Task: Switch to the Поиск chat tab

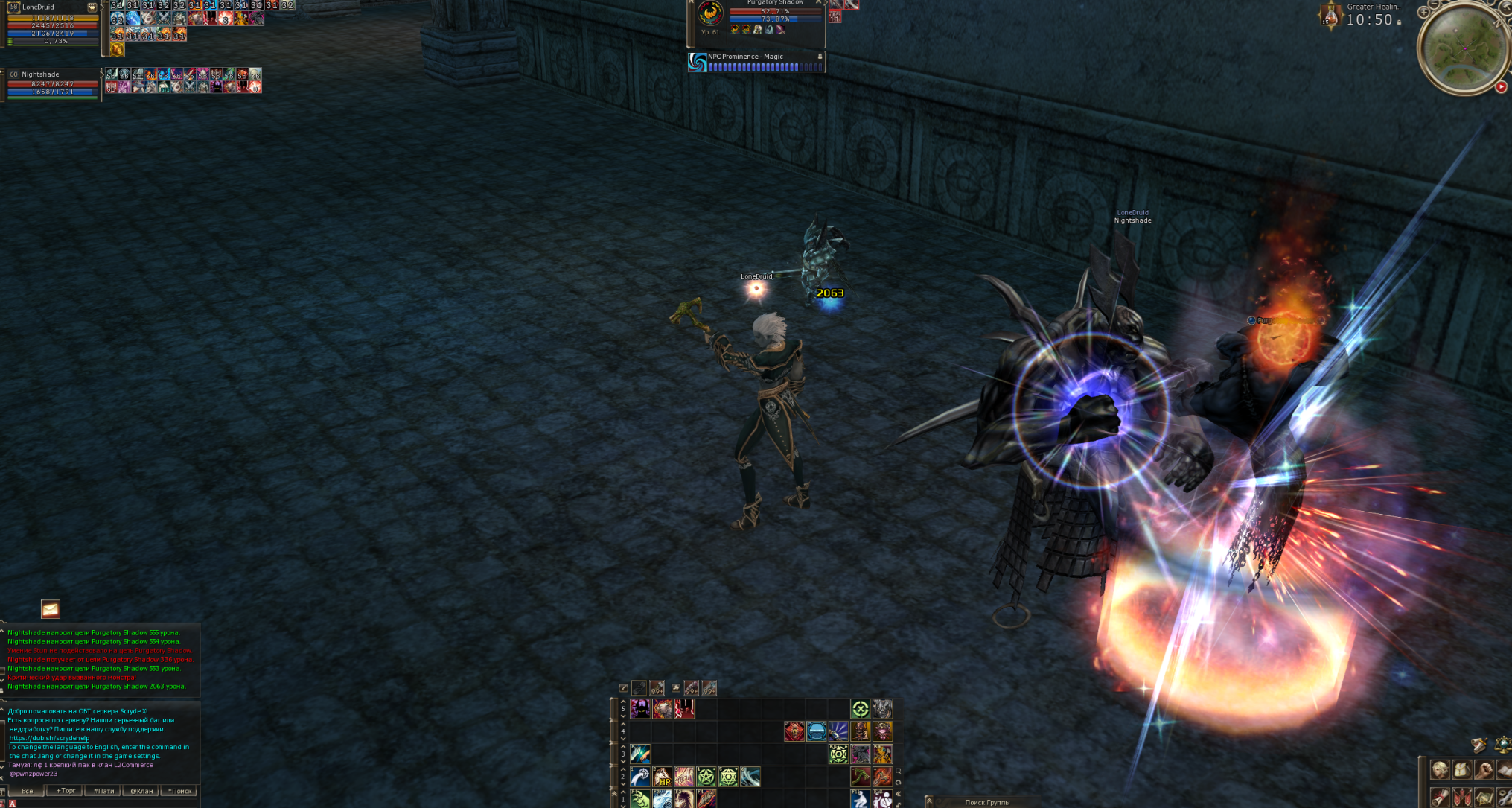Action: (179, 791)
